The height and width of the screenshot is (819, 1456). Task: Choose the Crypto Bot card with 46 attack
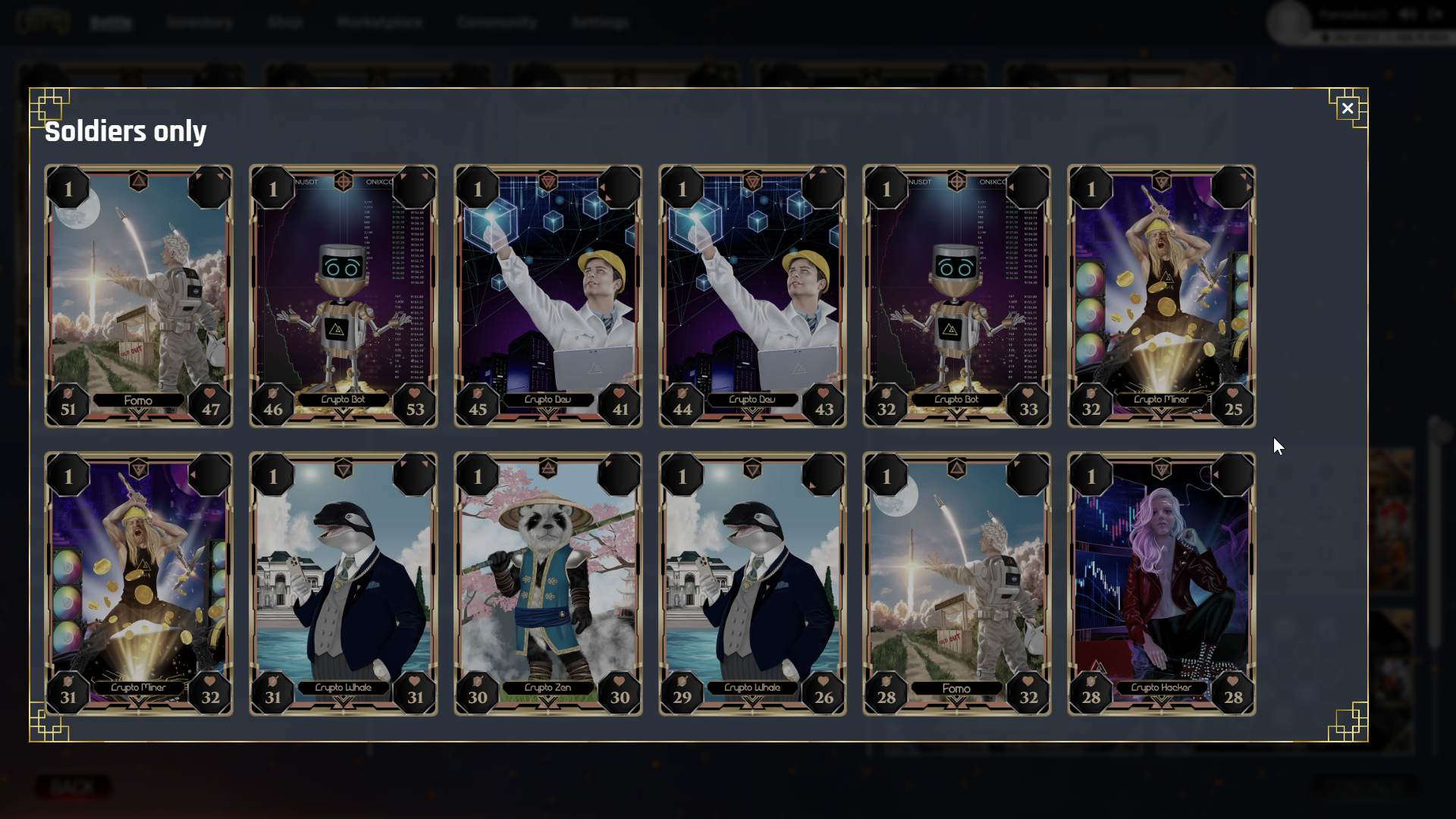pos(344,296)
